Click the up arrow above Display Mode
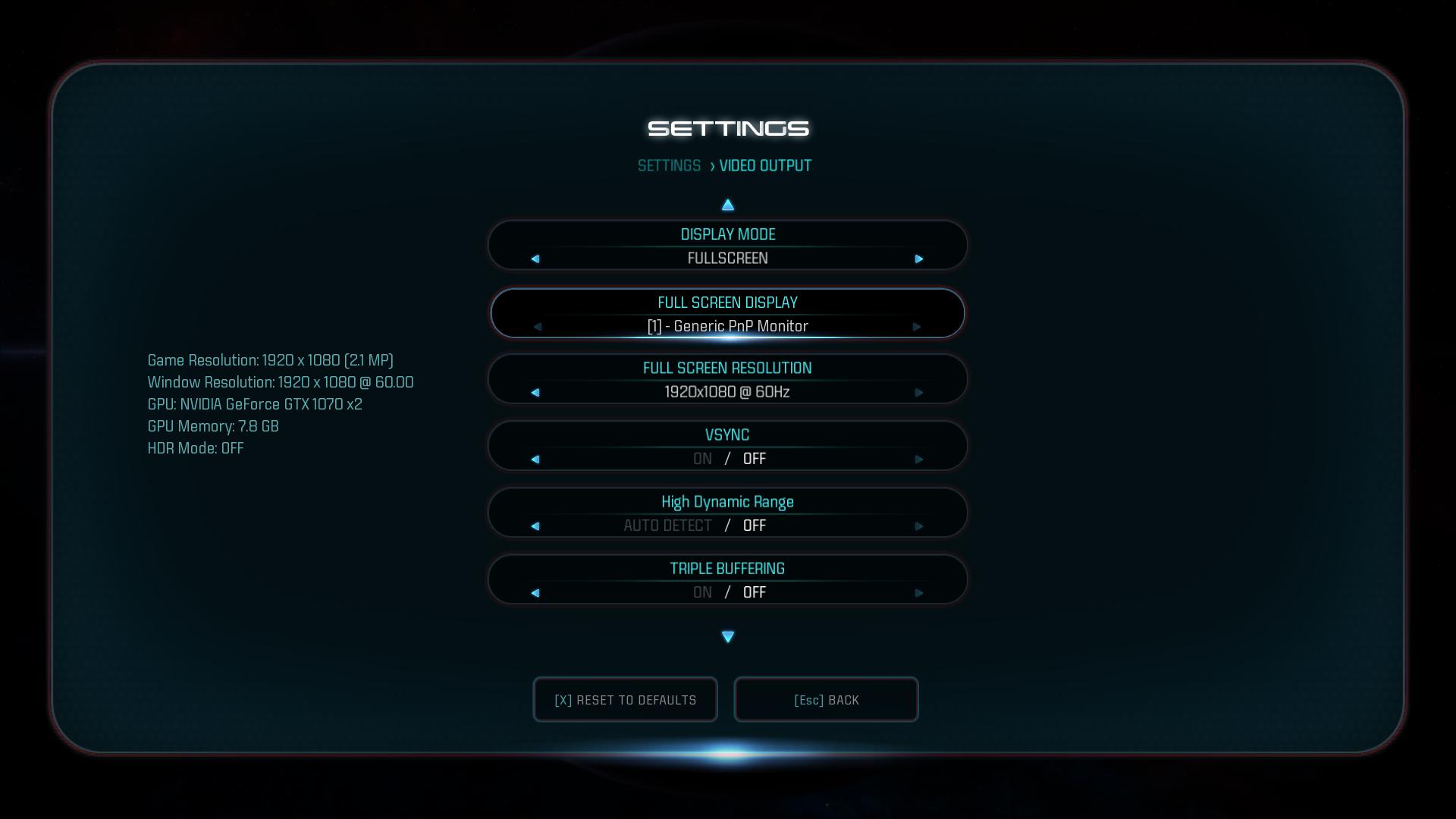 pos(728,205)
